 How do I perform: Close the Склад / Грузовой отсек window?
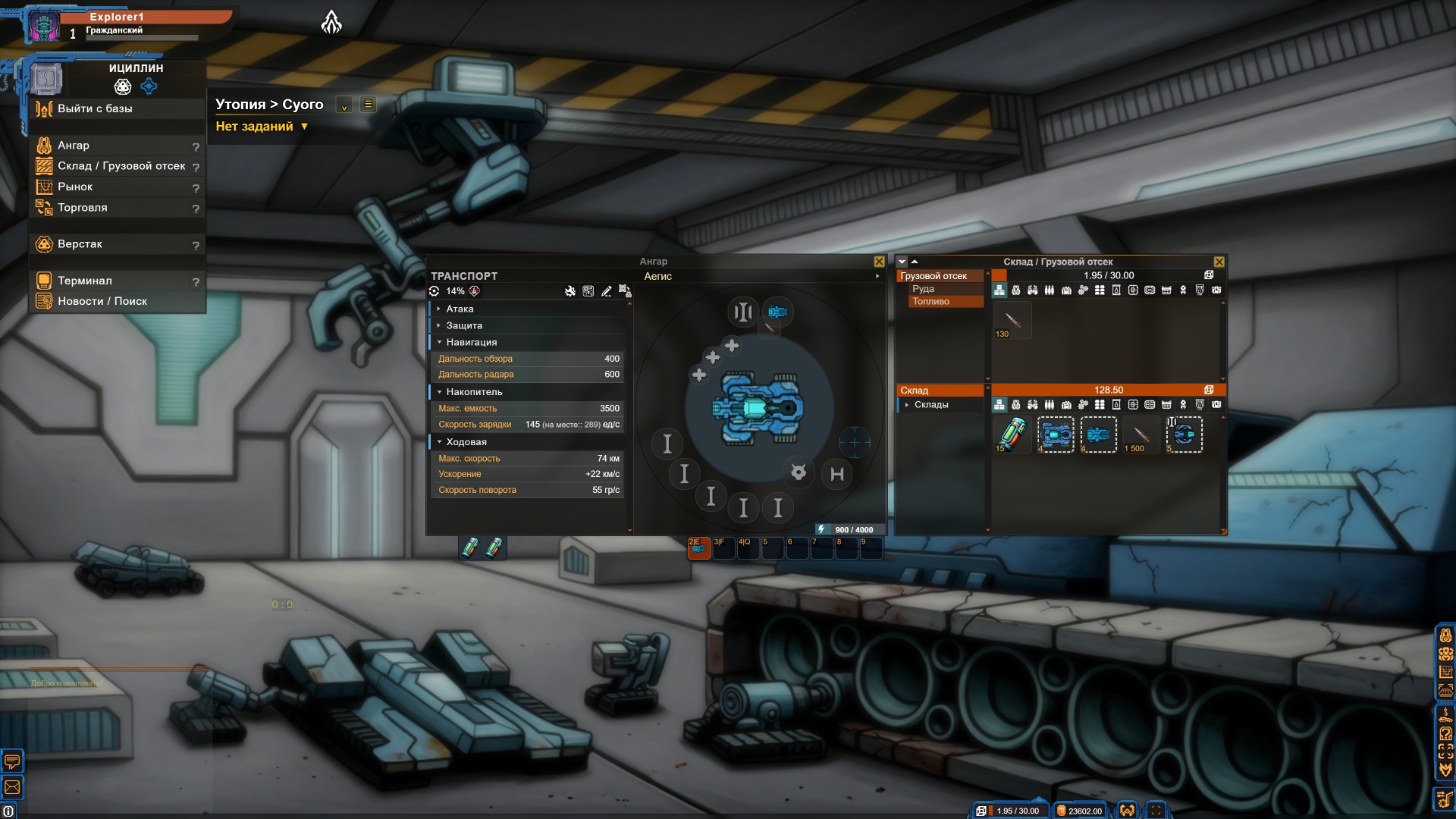tap(1219, 262)
